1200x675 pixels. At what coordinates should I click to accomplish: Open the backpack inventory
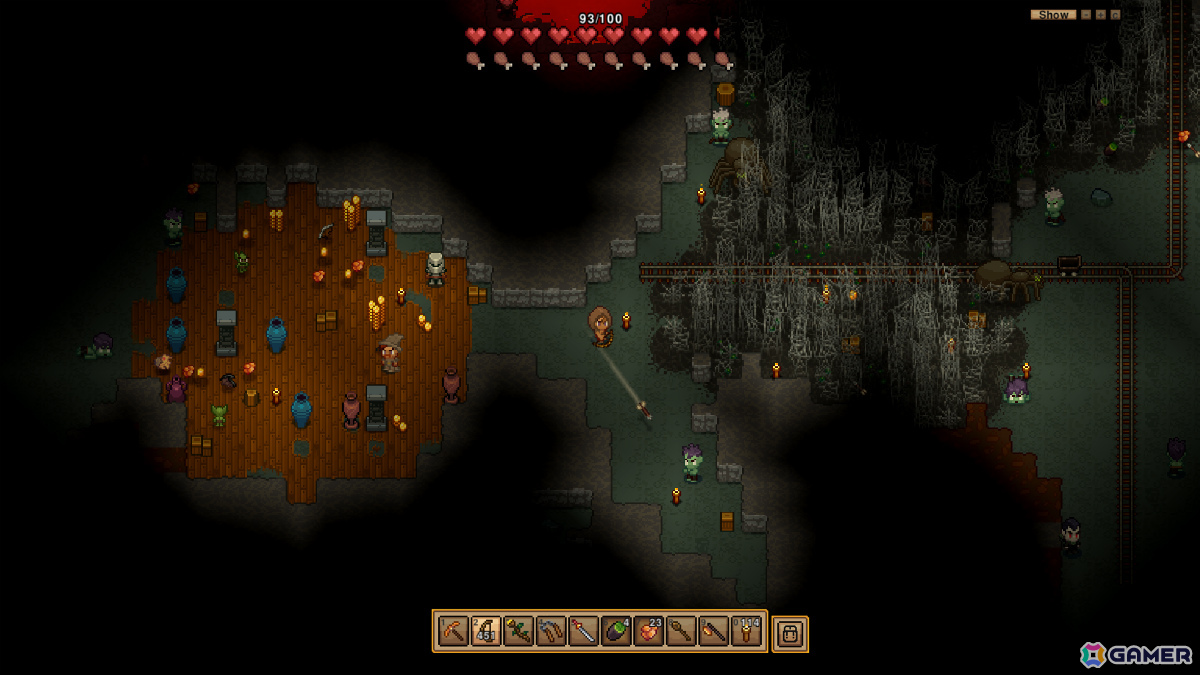(x=790, y=634)
